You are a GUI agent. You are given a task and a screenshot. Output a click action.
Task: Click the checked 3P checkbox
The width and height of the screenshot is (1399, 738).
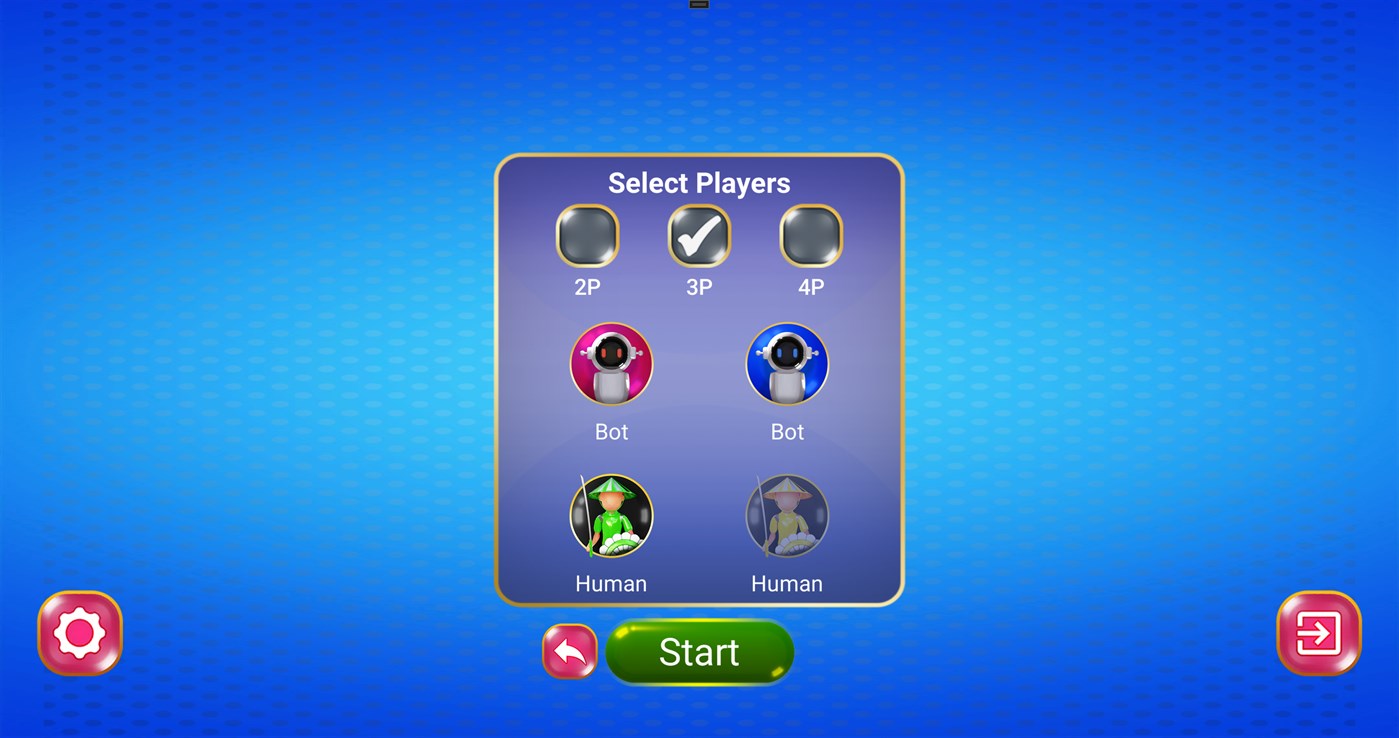[x=699, y=237]
